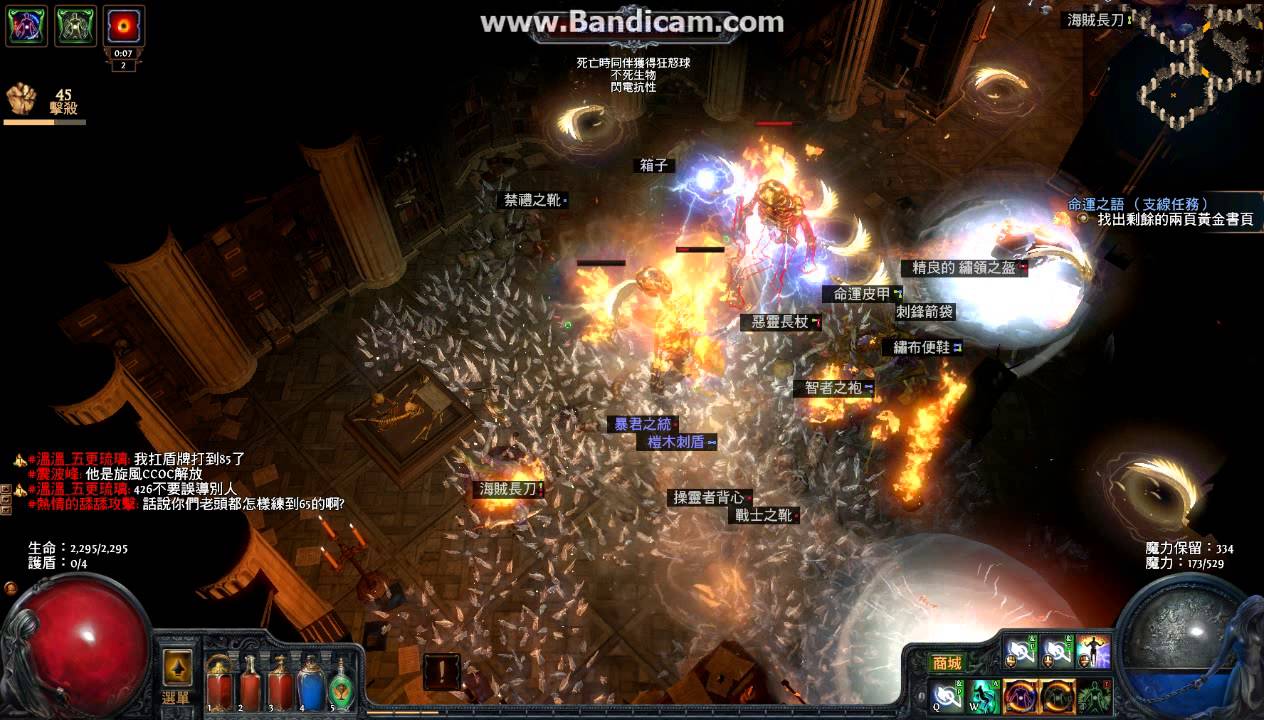Screen dimensions: 1264x720
Task: Open the 選單 menu arrow button
Action: click(178, 669)
